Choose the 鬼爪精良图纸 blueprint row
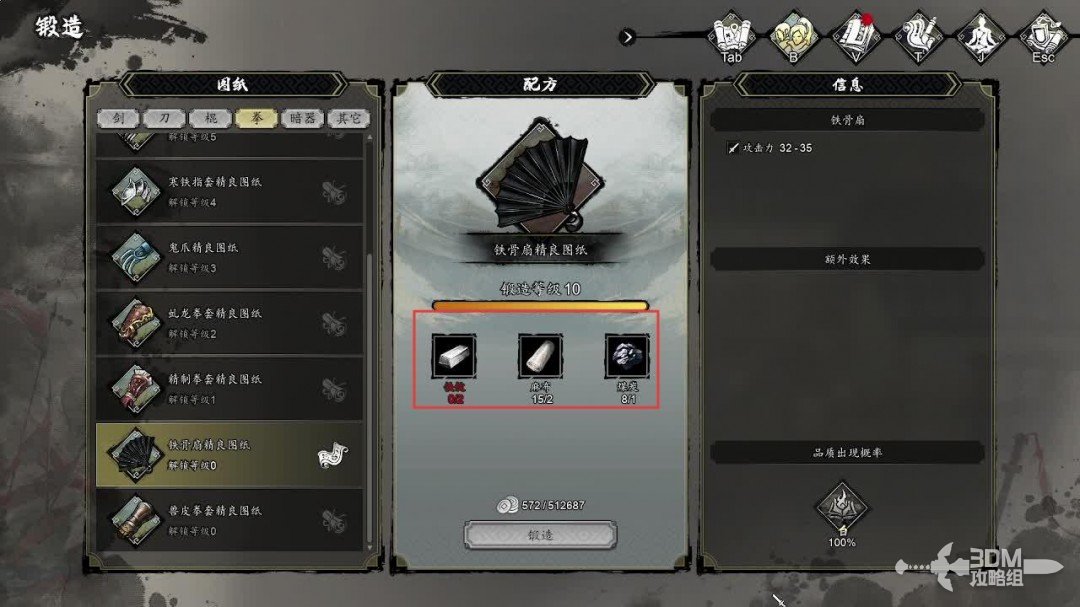 pos(229,257)
